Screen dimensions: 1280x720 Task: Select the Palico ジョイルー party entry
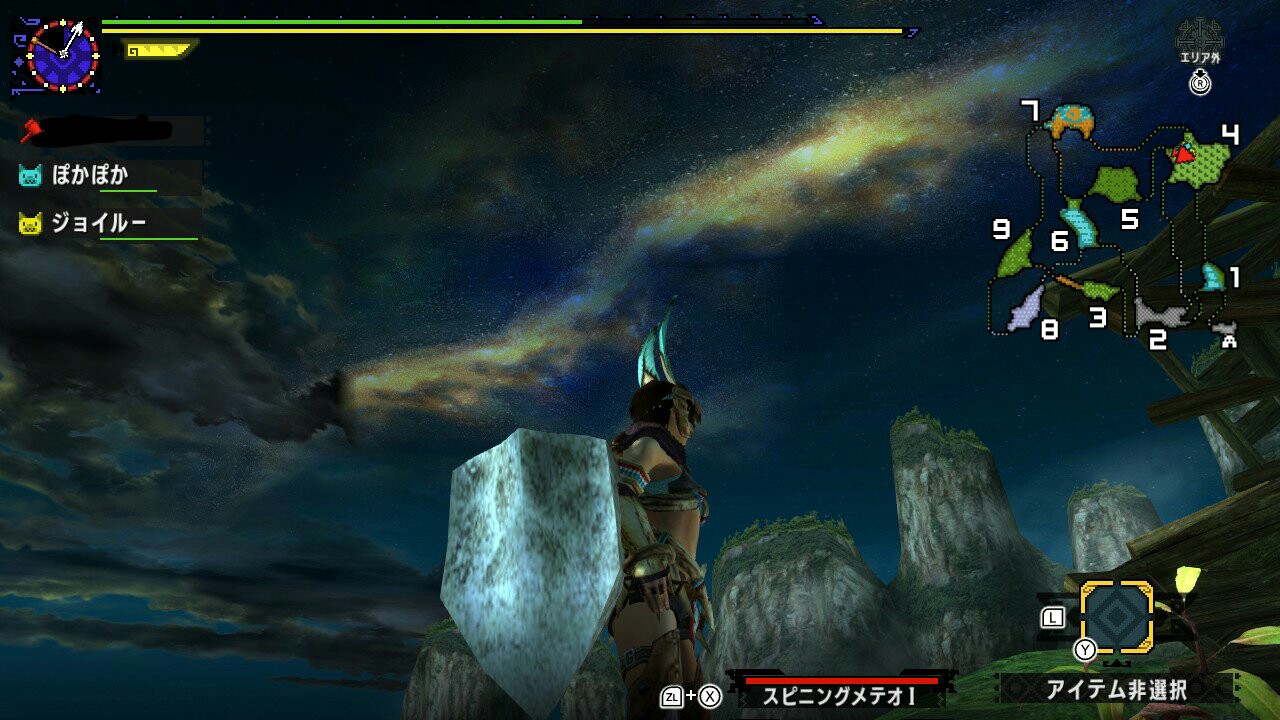(x=98, y=223)
